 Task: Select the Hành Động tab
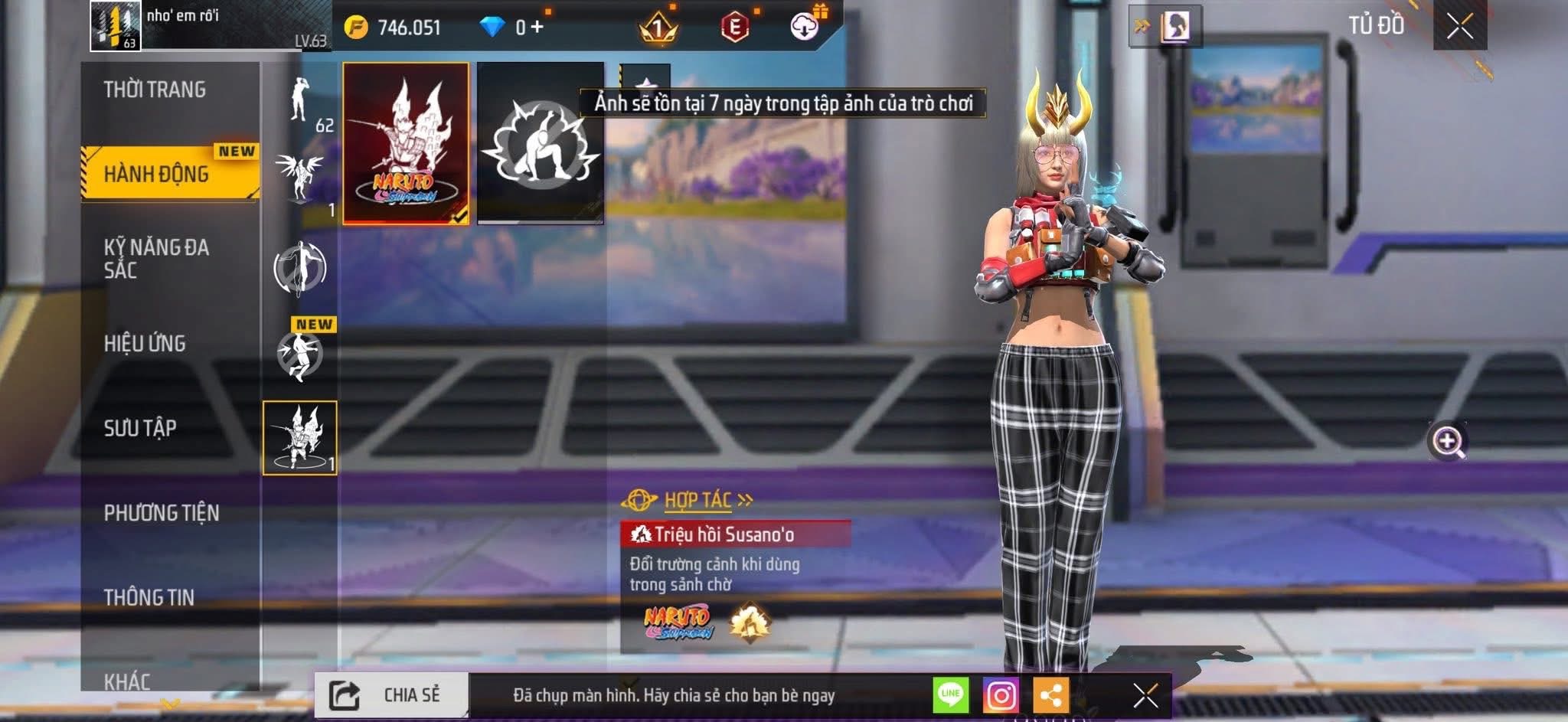pos(157,174)
